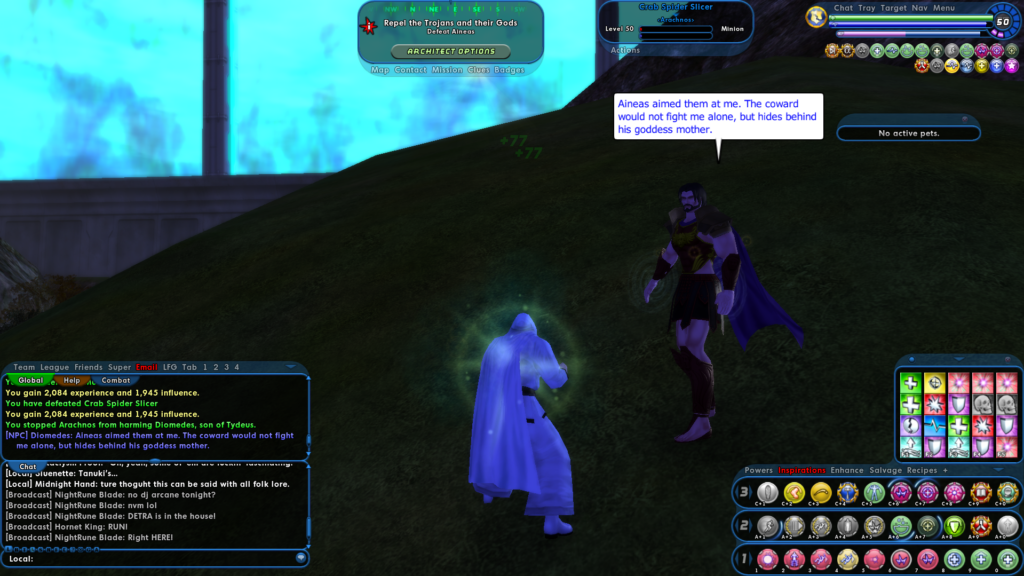The height and width of the screenshot is (576, 1024).
Task: Toggle the Target window from the top bar
Action: pyautogui.click(x=893, y=8)
